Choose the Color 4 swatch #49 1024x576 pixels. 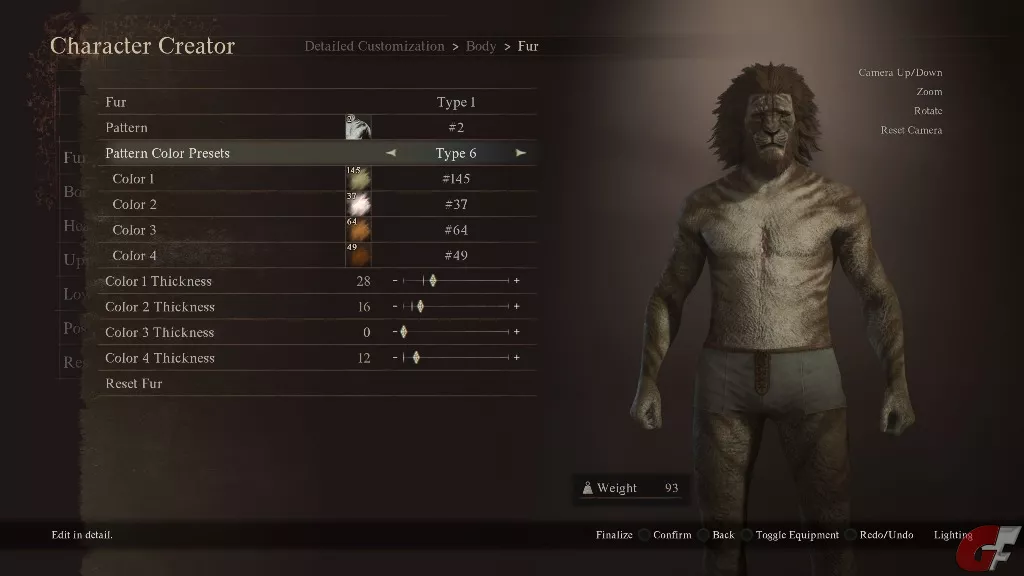click(358, 255)
